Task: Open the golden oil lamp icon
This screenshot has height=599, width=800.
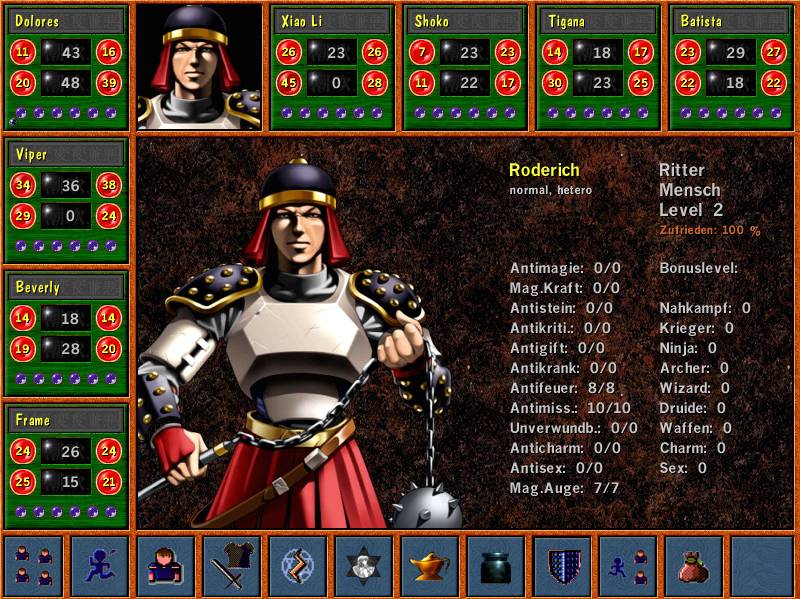Action: pyautogui.click(x=430, y=565)
